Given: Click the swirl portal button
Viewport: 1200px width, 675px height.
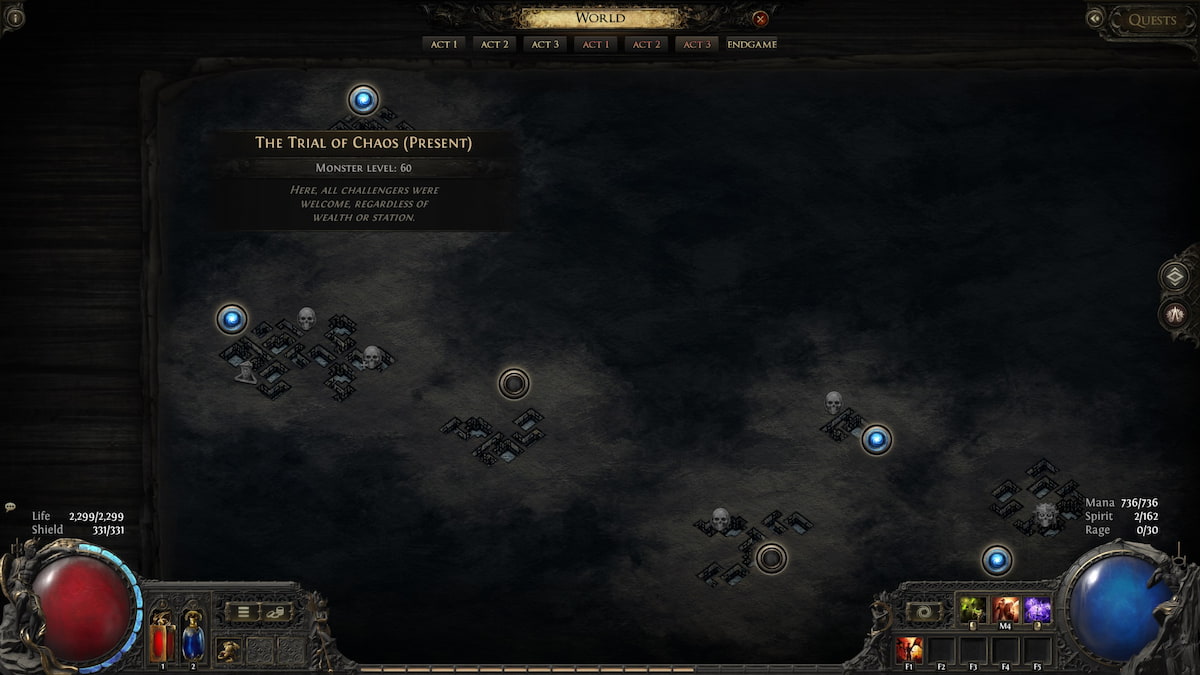Looking at the screenshot, I should coord(924,611).
